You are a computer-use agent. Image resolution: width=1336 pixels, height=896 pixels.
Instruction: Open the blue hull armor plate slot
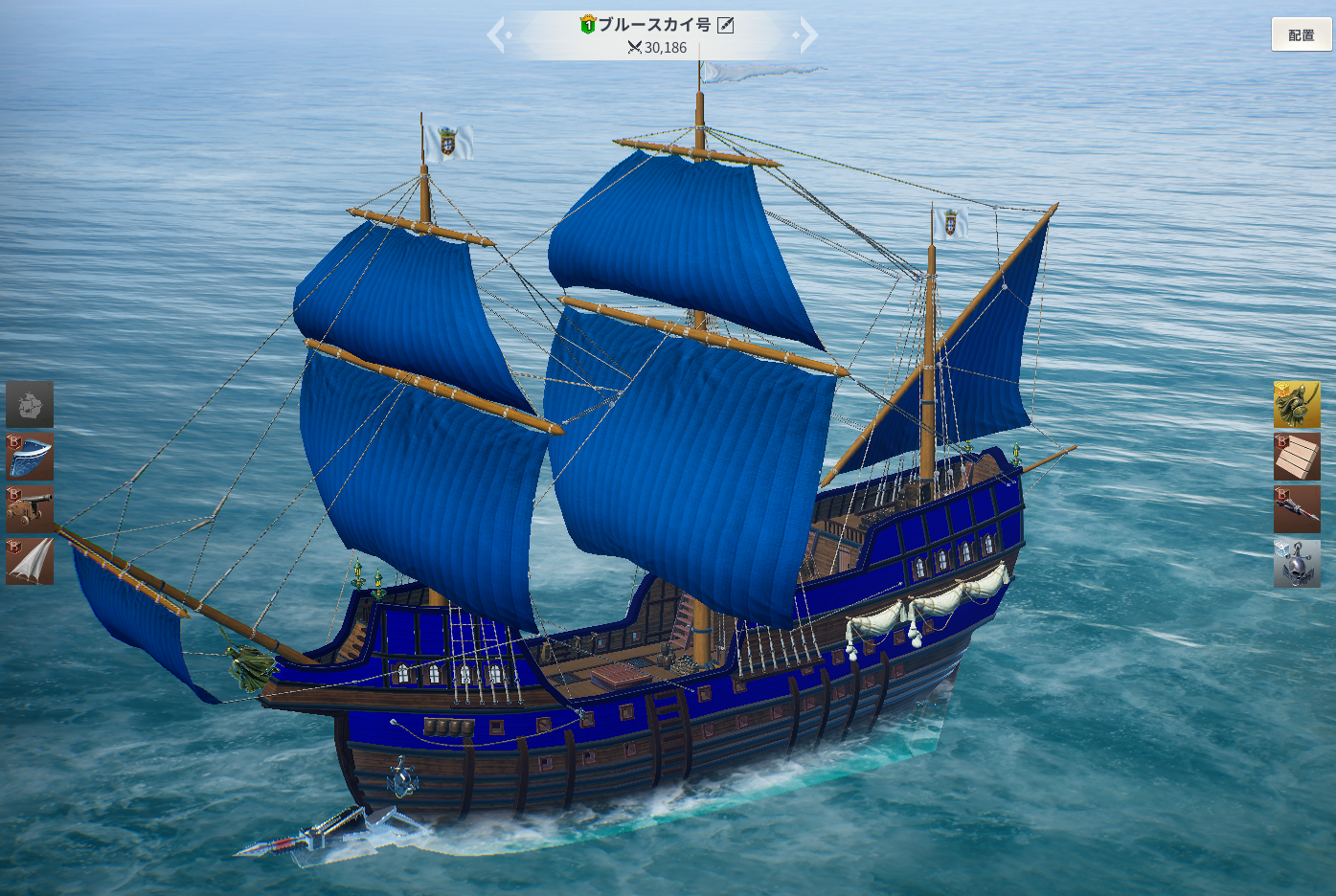(30, 457)
